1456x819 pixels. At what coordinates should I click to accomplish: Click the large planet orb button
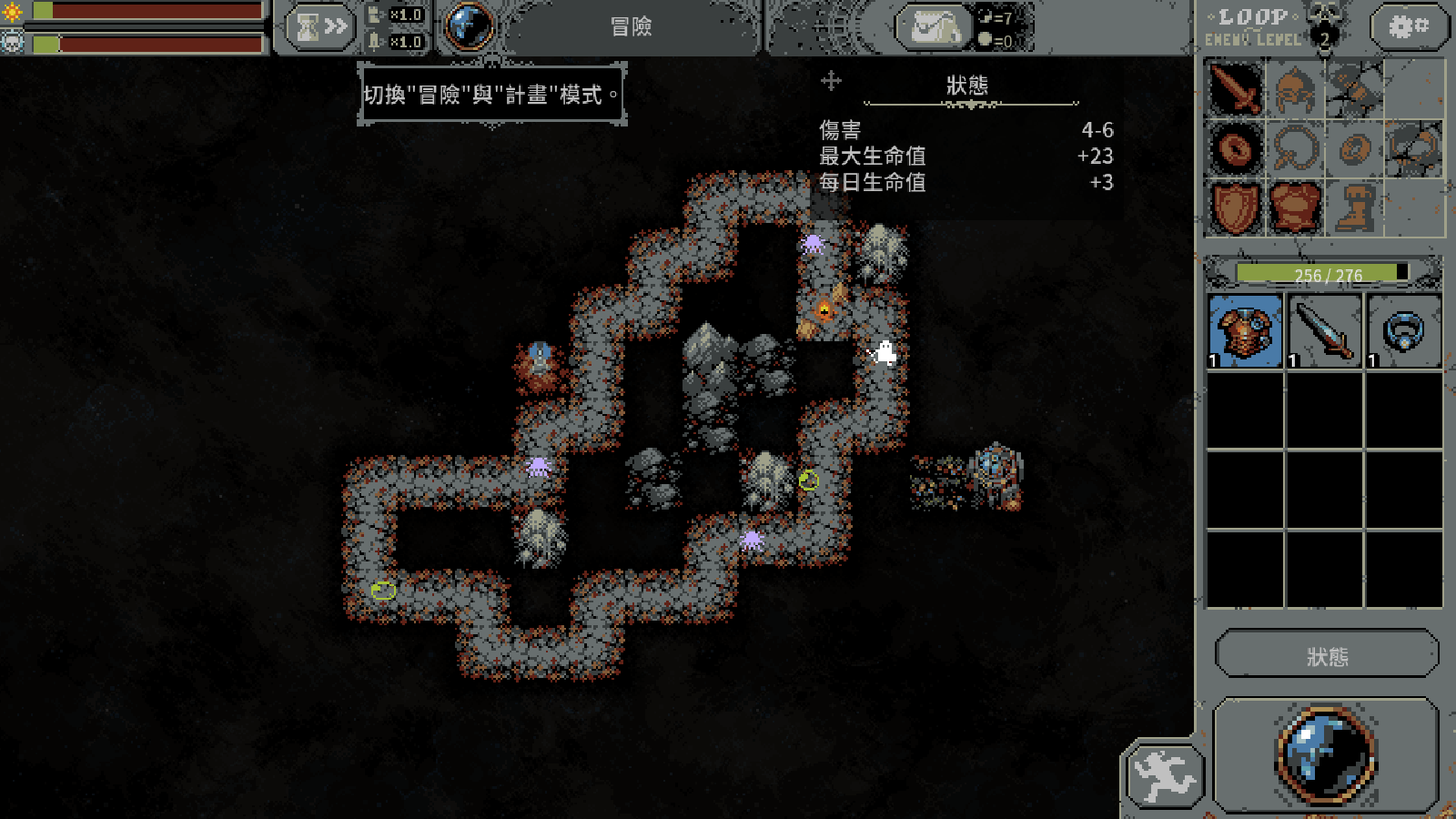click(1327, 754)
